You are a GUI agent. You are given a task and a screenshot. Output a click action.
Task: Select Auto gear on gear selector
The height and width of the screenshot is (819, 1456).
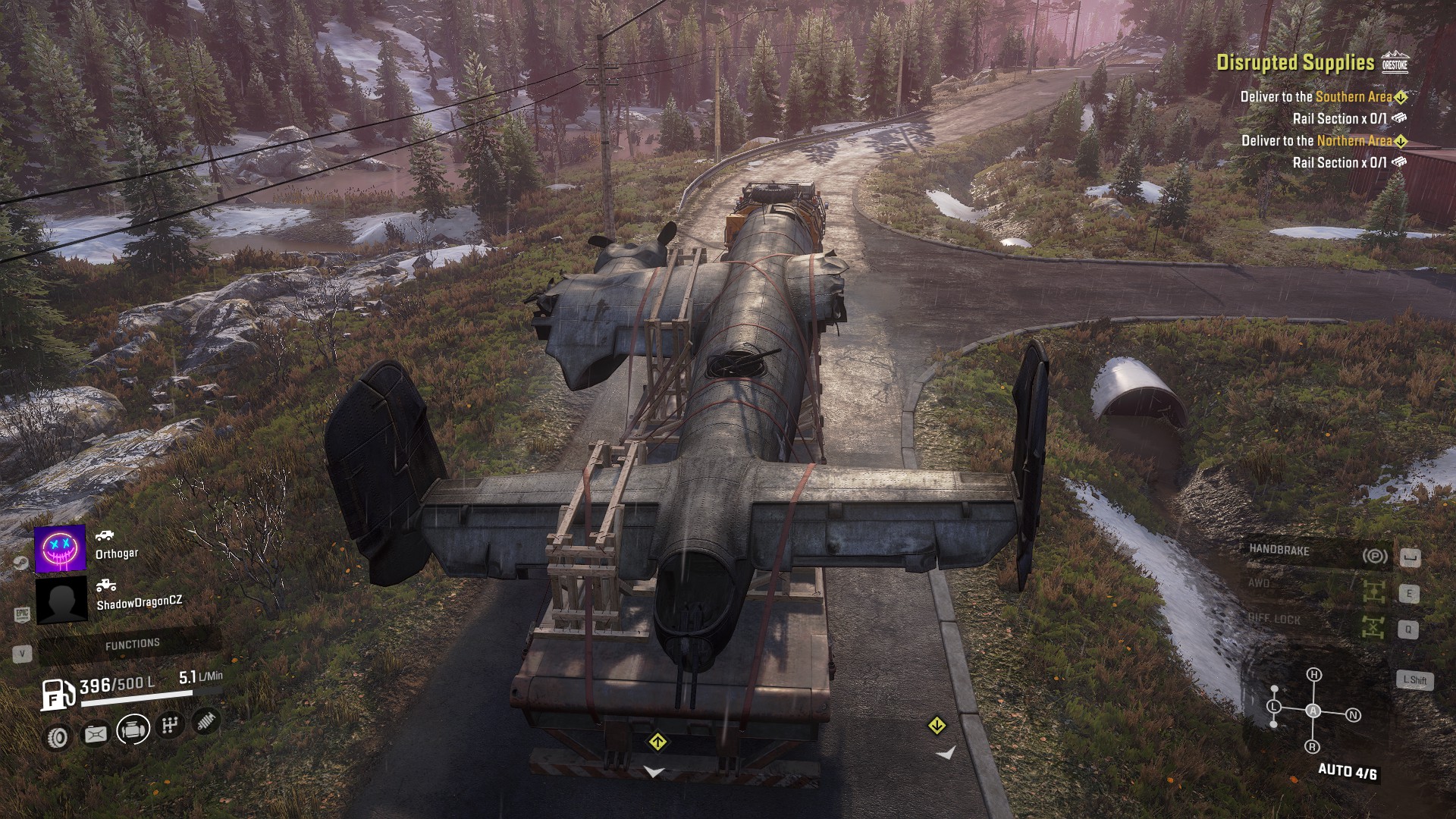(x=1313, y=711)
